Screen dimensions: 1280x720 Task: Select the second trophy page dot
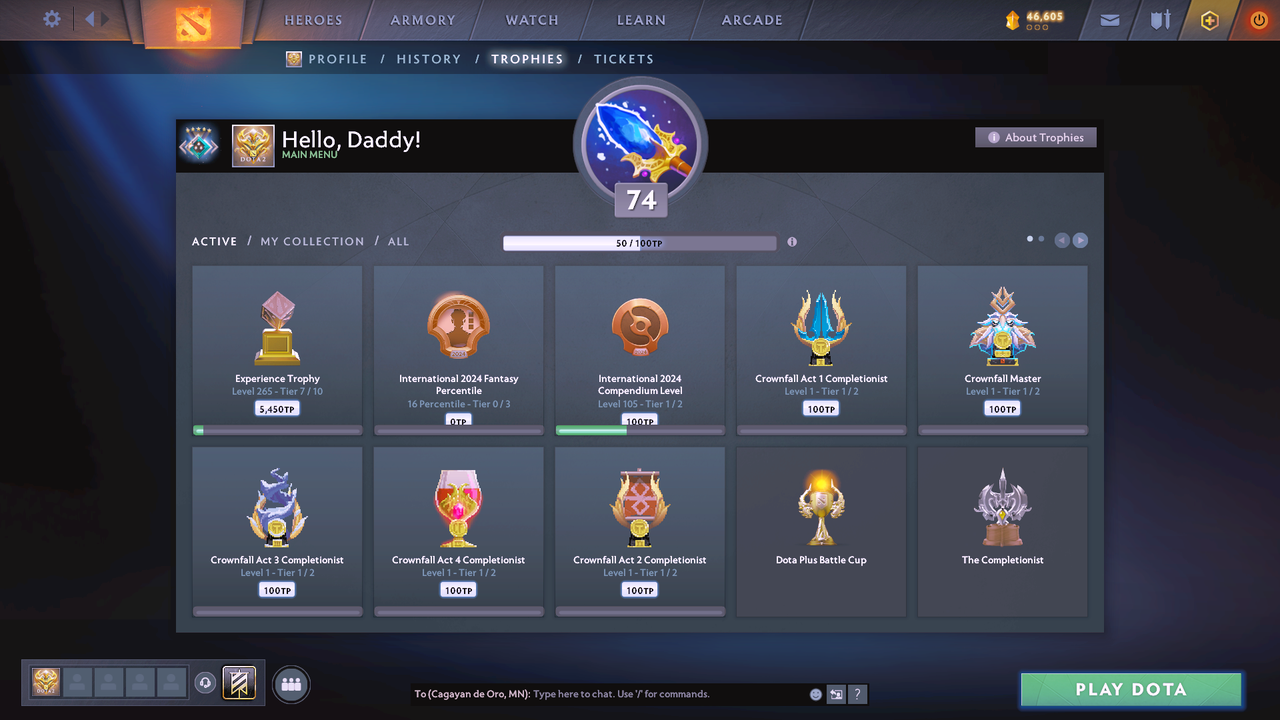point(1040,239)
